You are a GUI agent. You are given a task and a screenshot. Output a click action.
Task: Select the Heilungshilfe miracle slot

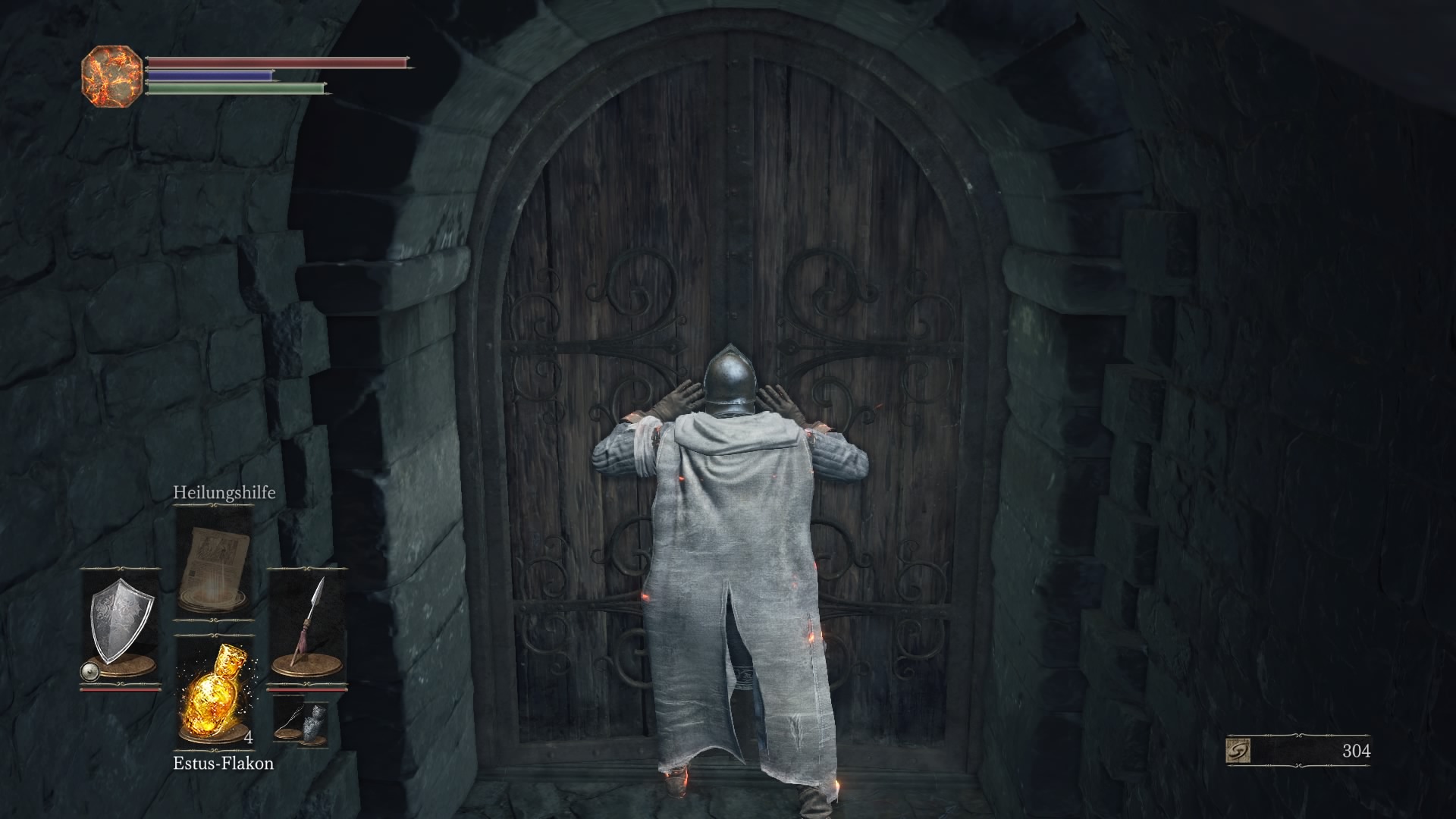pyautogui.click(x=213, y=563)
